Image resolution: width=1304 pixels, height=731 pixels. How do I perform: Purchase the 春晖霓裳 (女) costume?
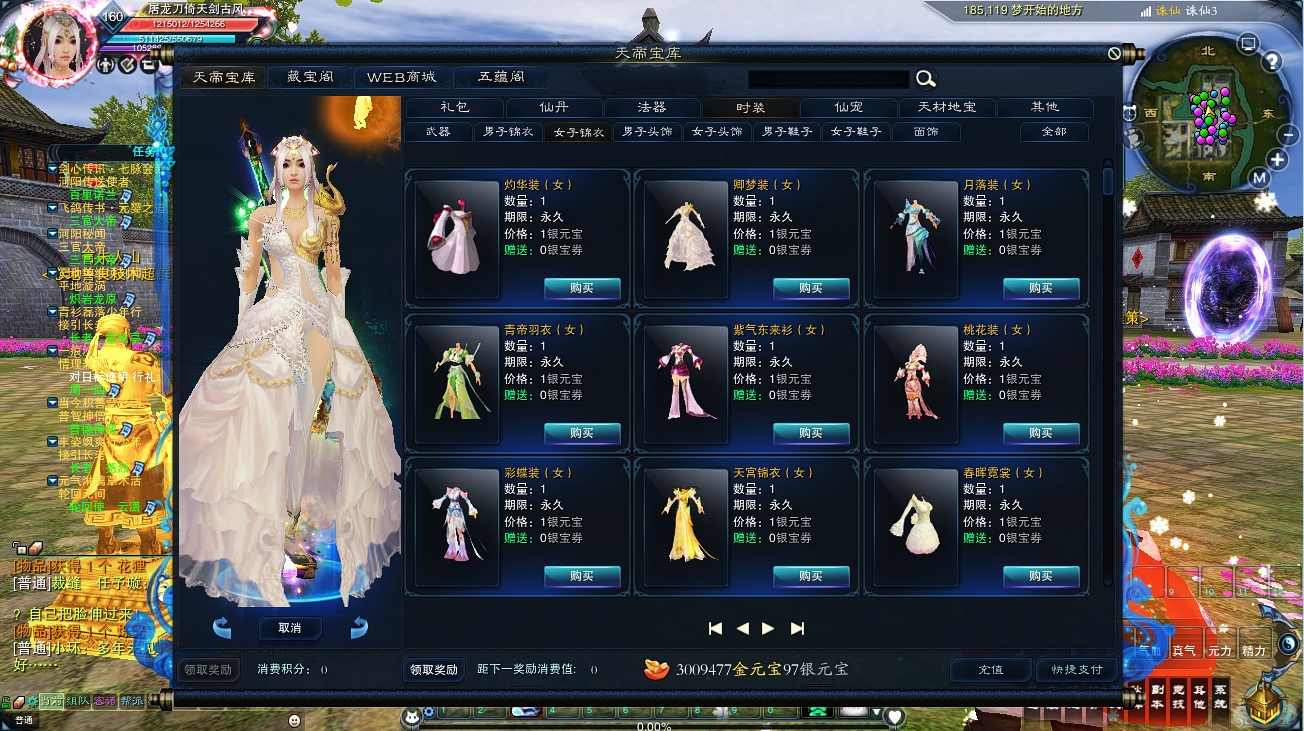(1041, 576)
